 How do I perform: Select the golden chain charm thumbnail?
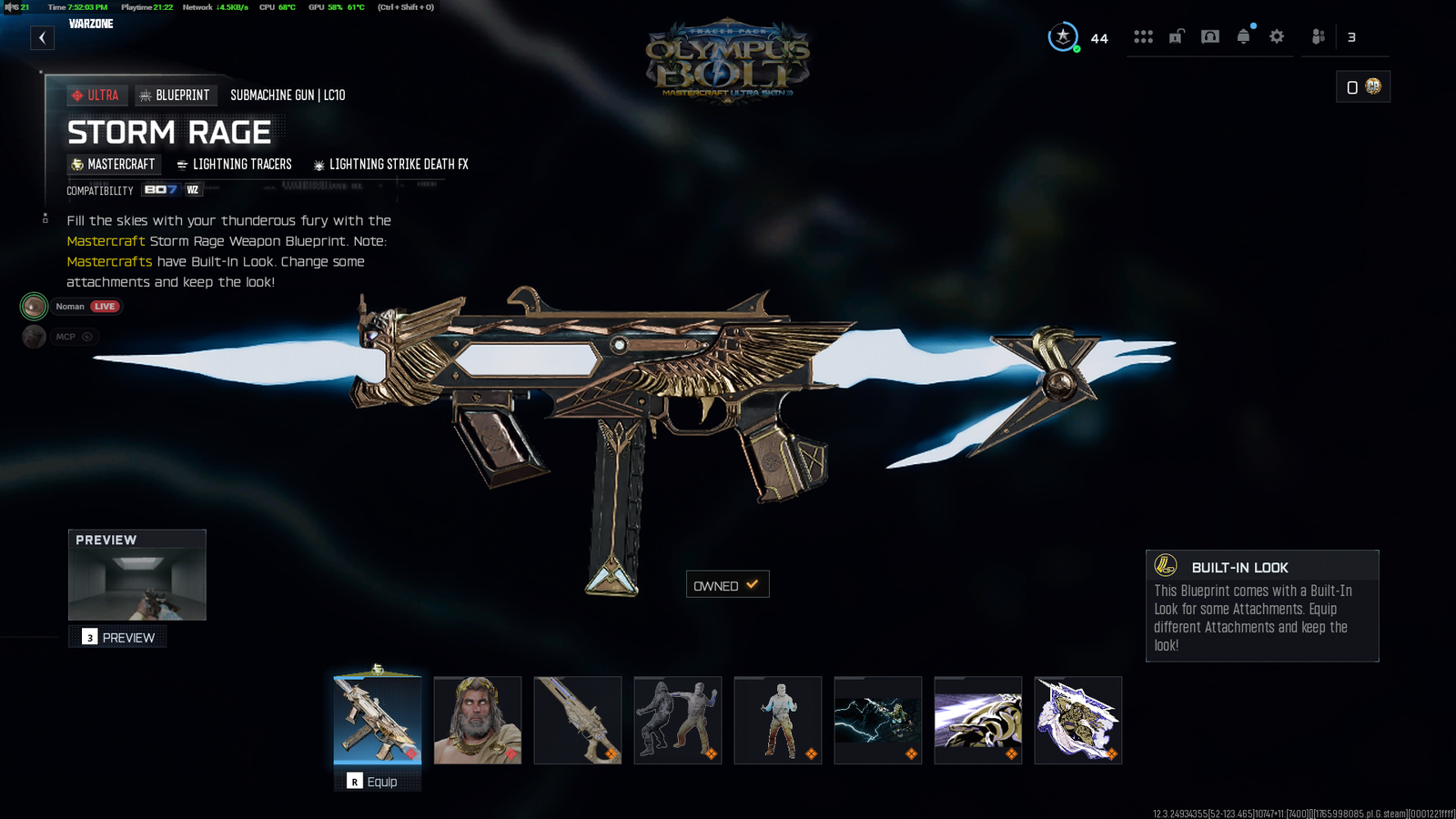click(978, 720)
